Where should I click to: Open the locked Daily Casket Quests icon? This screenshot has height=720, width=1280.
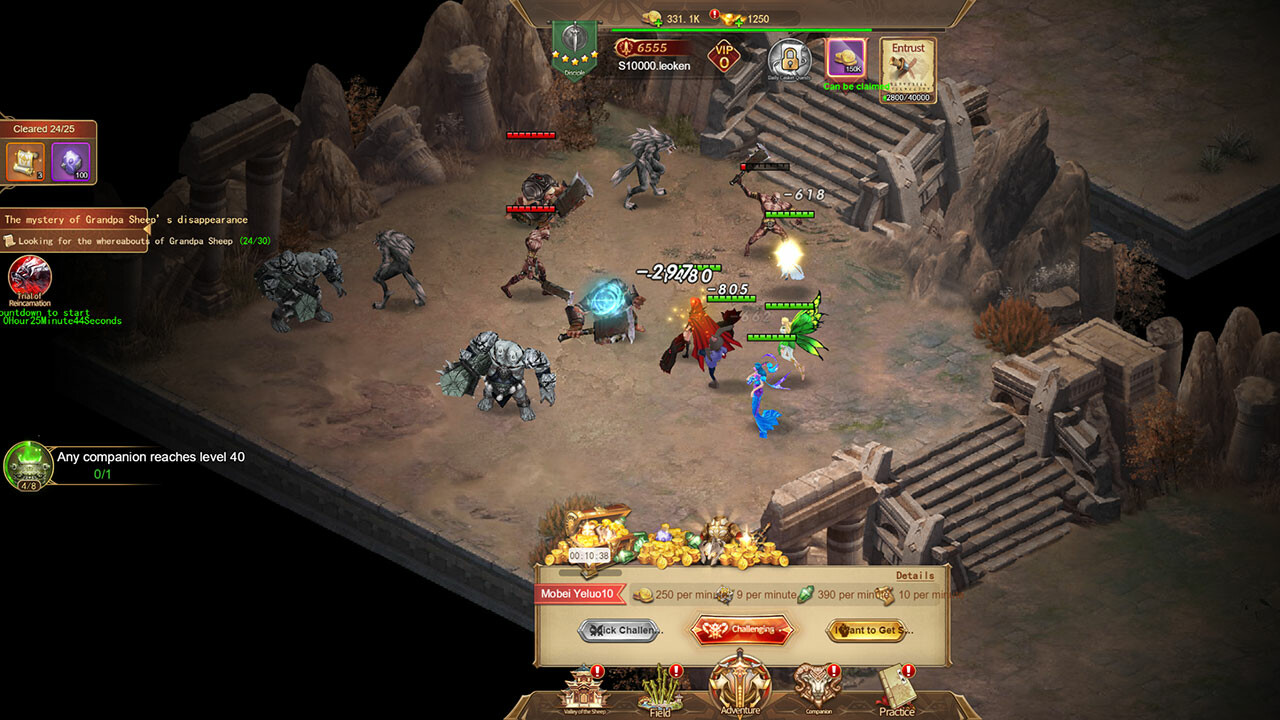pos(789,59)
